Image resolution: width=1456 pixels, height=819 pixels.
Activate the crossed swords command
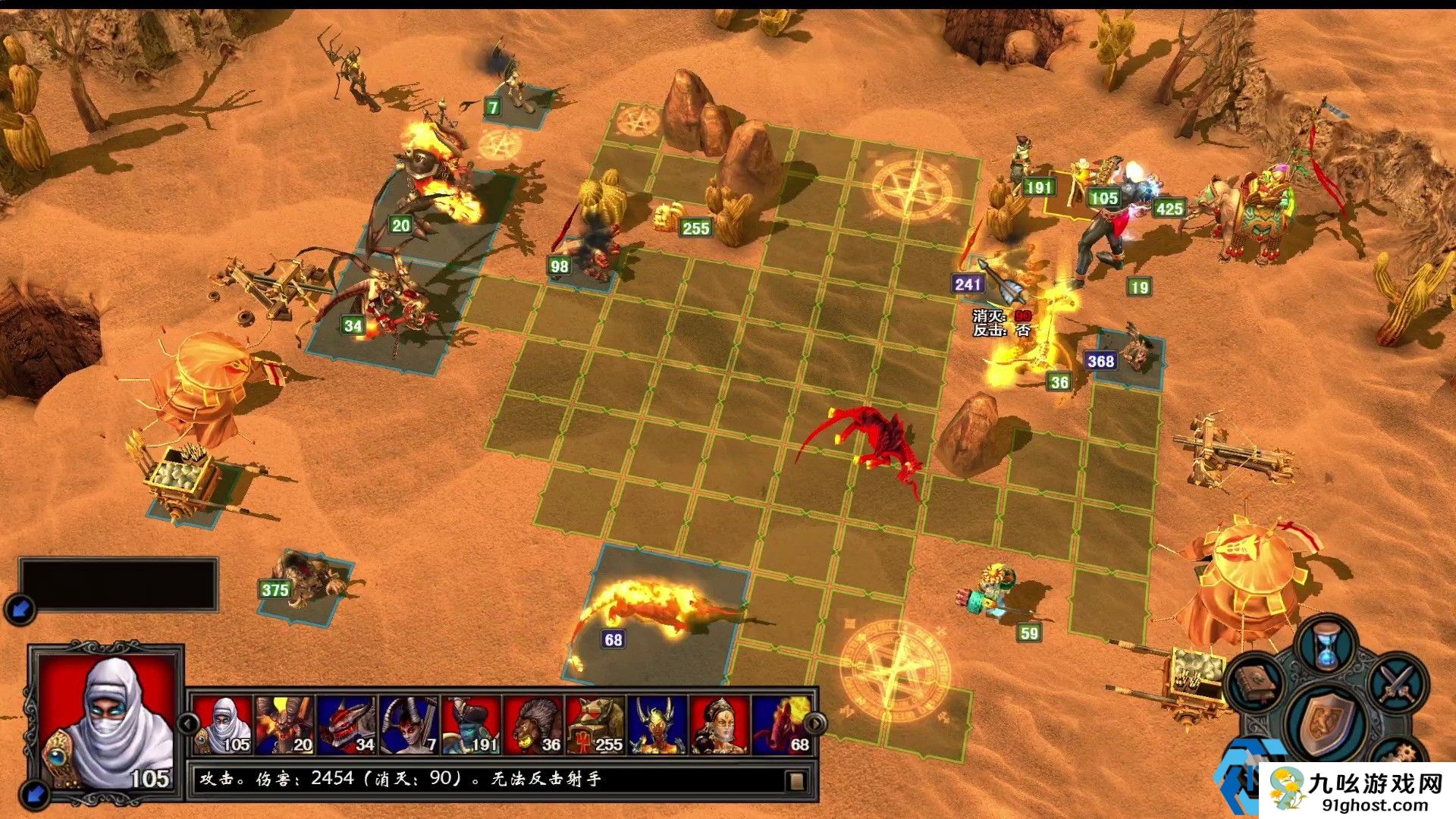tap(1397, 682)
